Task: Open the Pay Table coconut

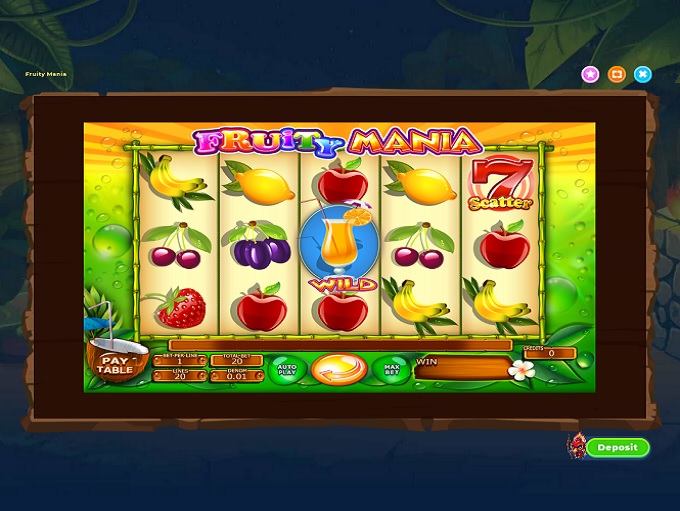Action: pyautogui.click(x=115, y=365)
